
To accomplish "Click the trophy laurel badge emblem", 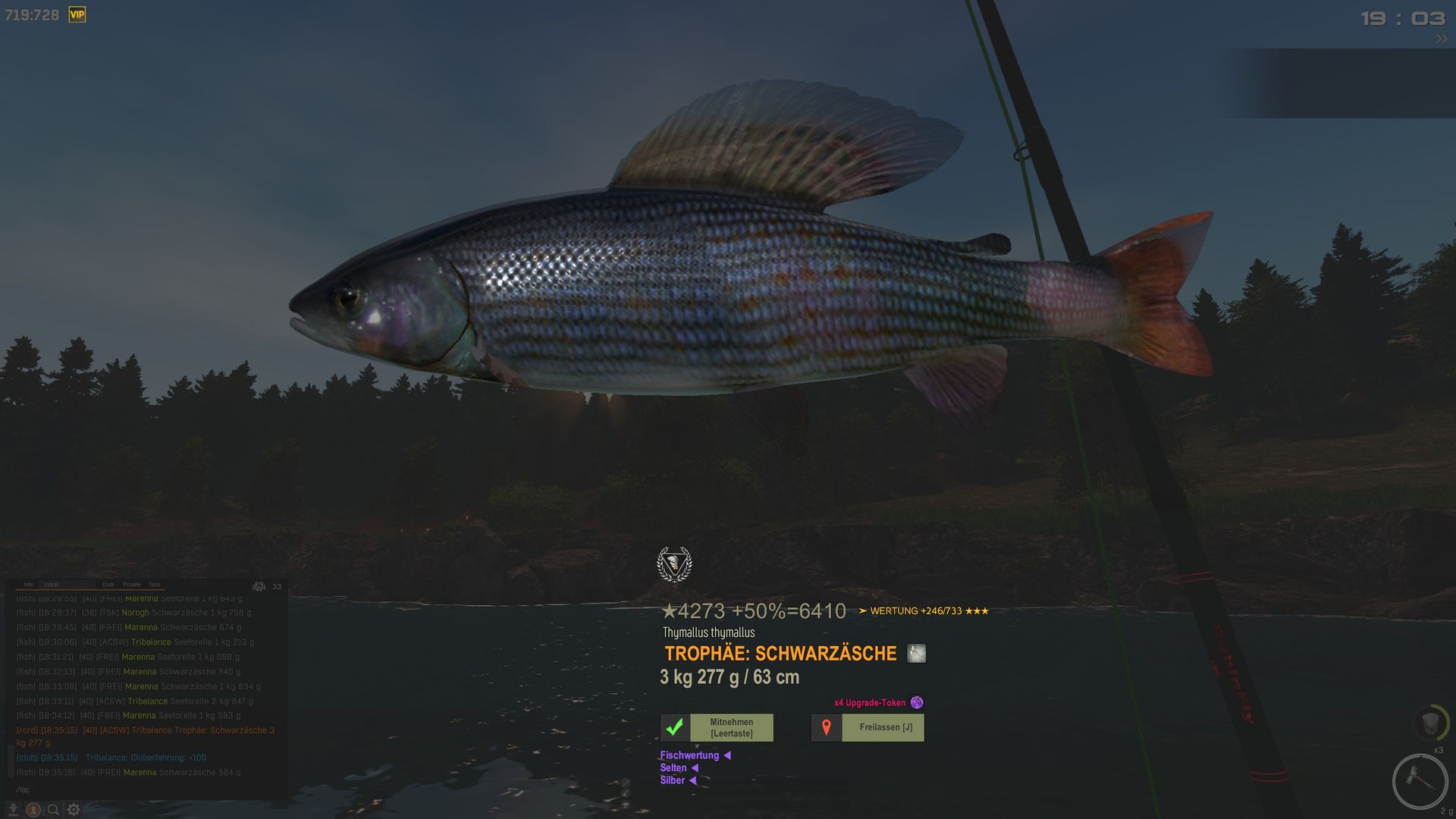I will [674, 564].
